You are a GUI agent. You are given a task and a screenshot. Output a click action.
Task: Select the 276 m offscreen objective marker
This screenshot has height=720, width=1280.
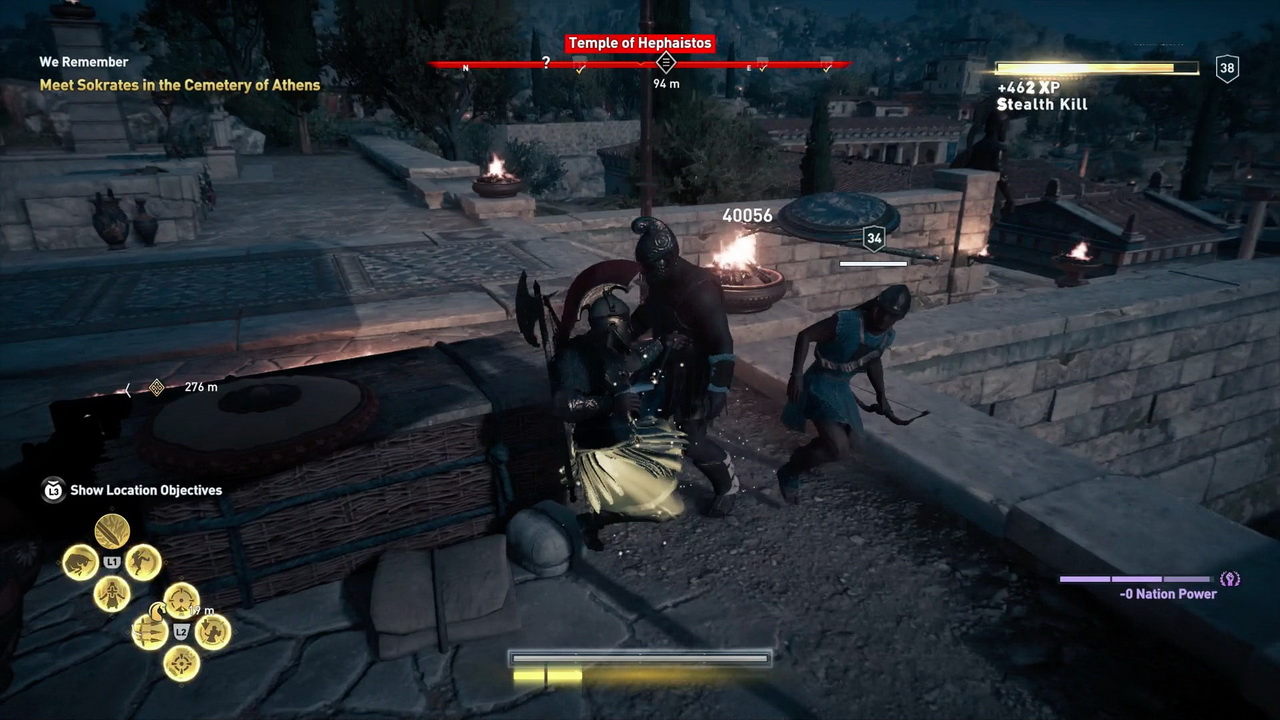point(157,387)
